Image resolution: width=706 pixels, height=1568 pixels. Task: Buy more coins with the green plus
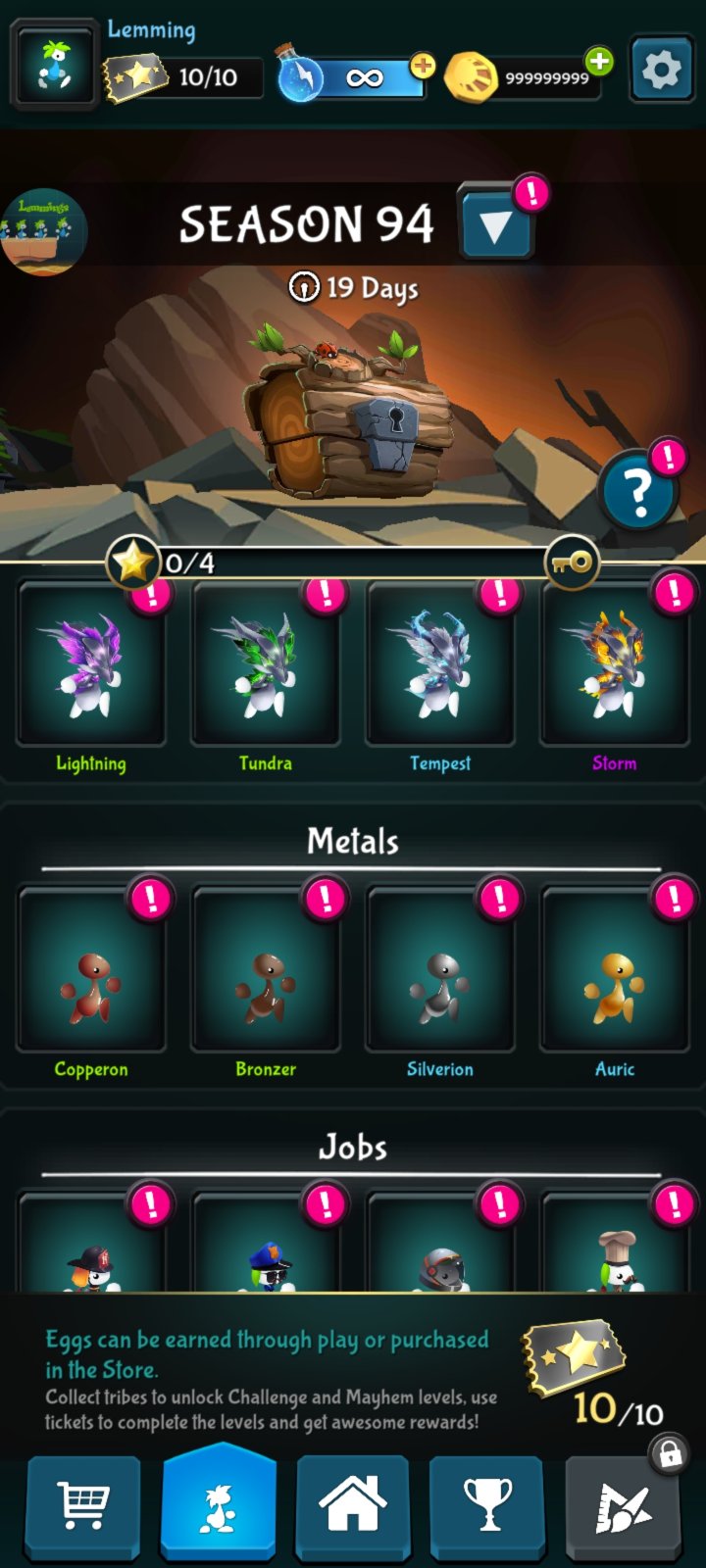598,62
